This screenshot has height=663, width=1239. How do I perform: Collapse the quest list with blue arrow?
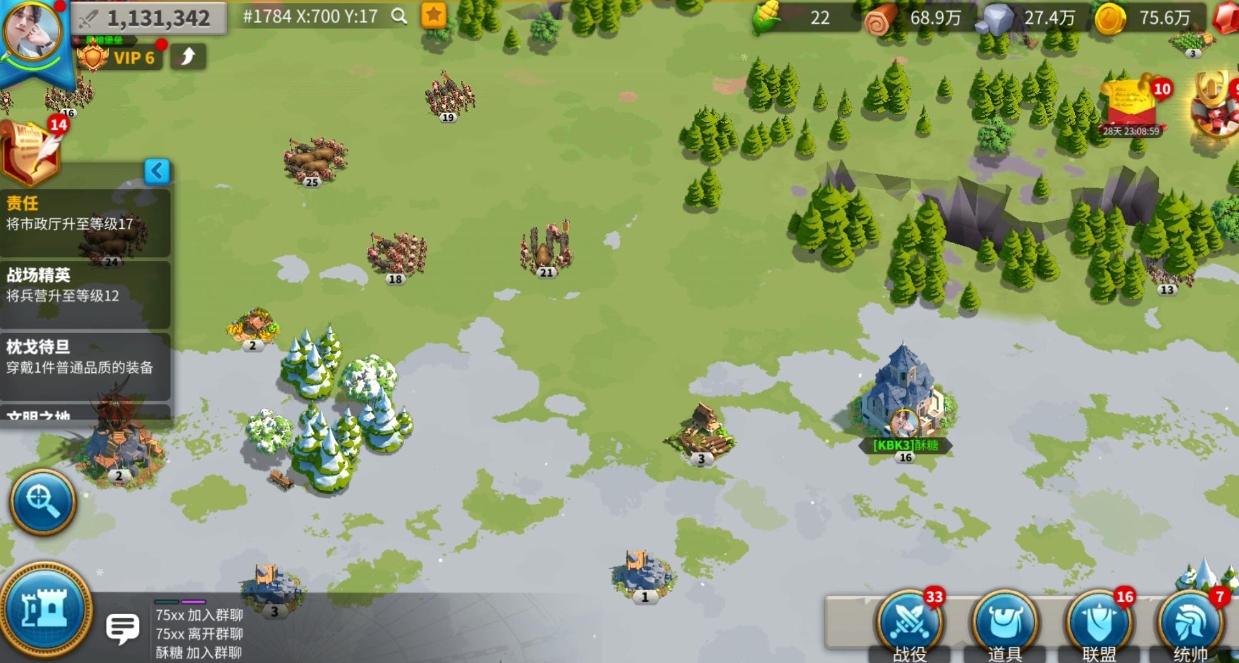(x=157, y=171)
